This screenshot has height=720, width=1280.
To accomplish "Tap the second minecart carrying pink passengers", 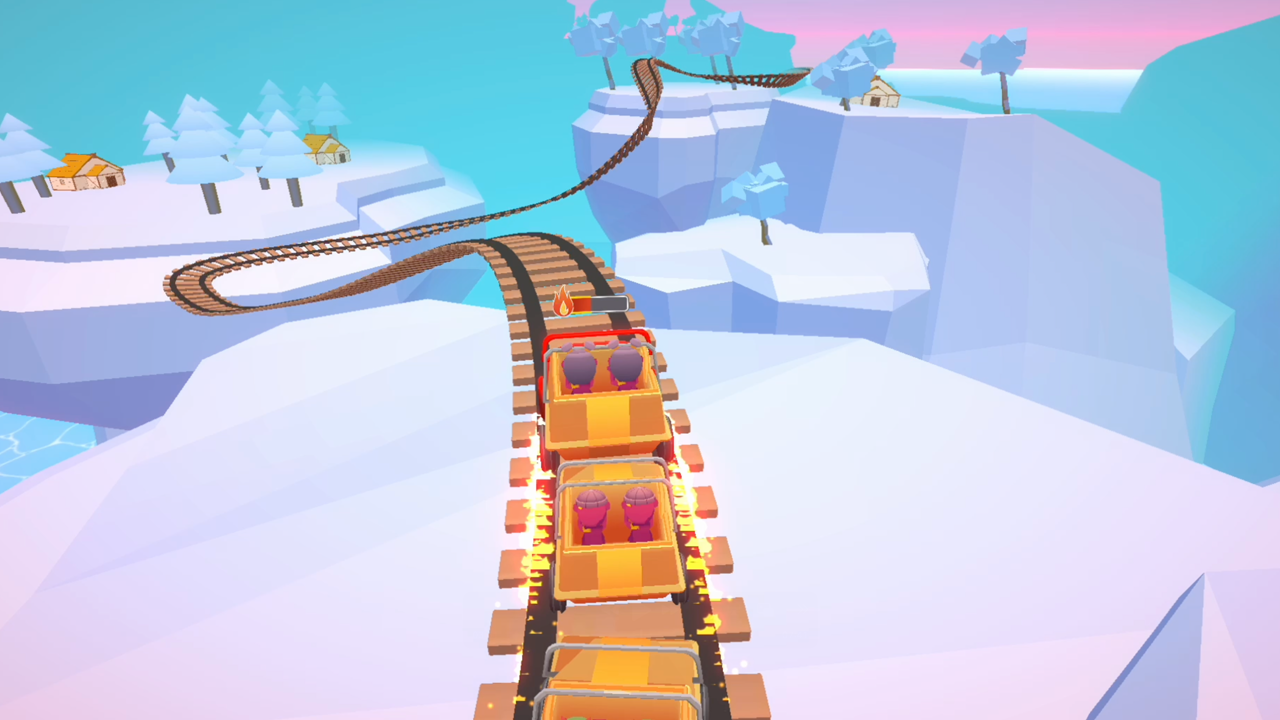I will [x=610, y=540].
